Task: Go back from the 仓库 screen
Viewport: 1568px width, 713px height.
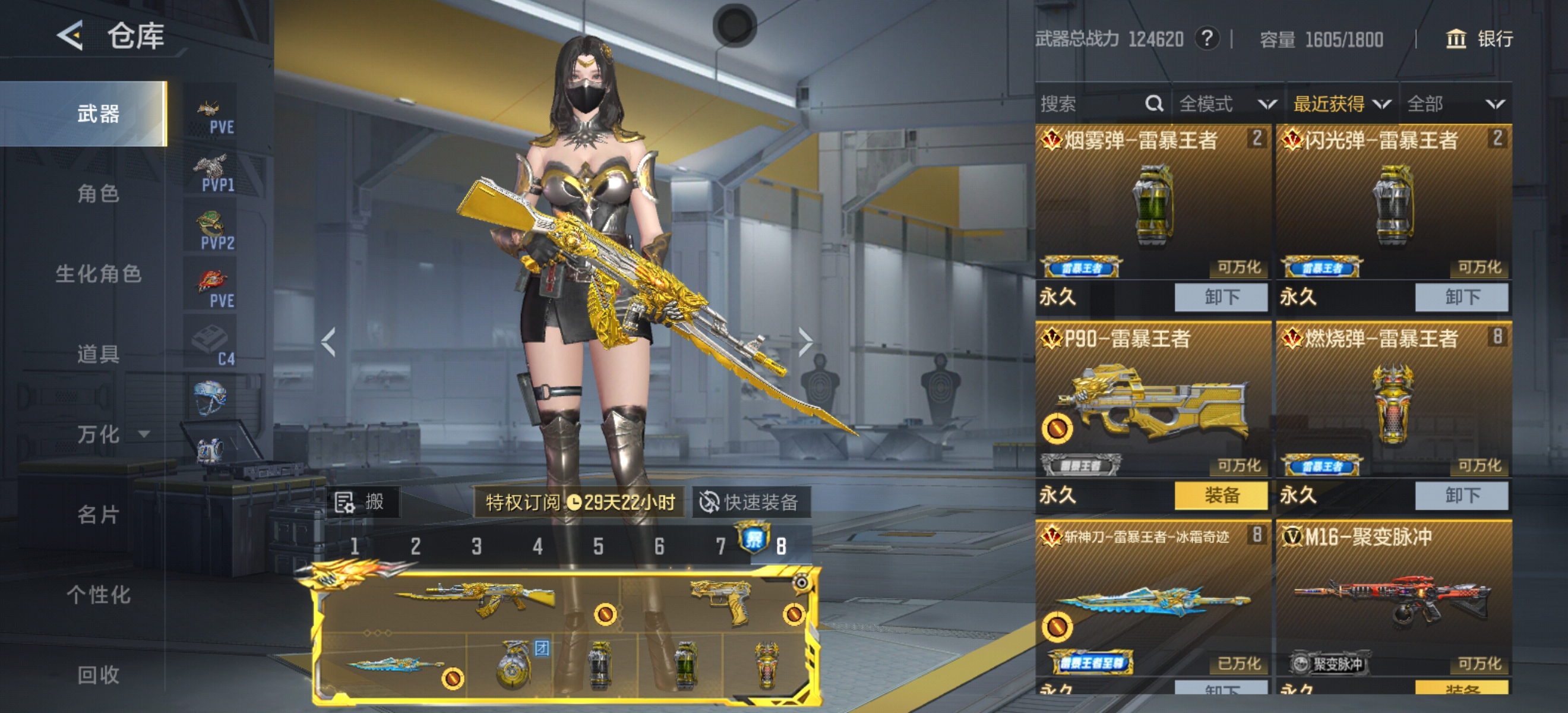Action: pyautogui.click(x=71, y=35)
